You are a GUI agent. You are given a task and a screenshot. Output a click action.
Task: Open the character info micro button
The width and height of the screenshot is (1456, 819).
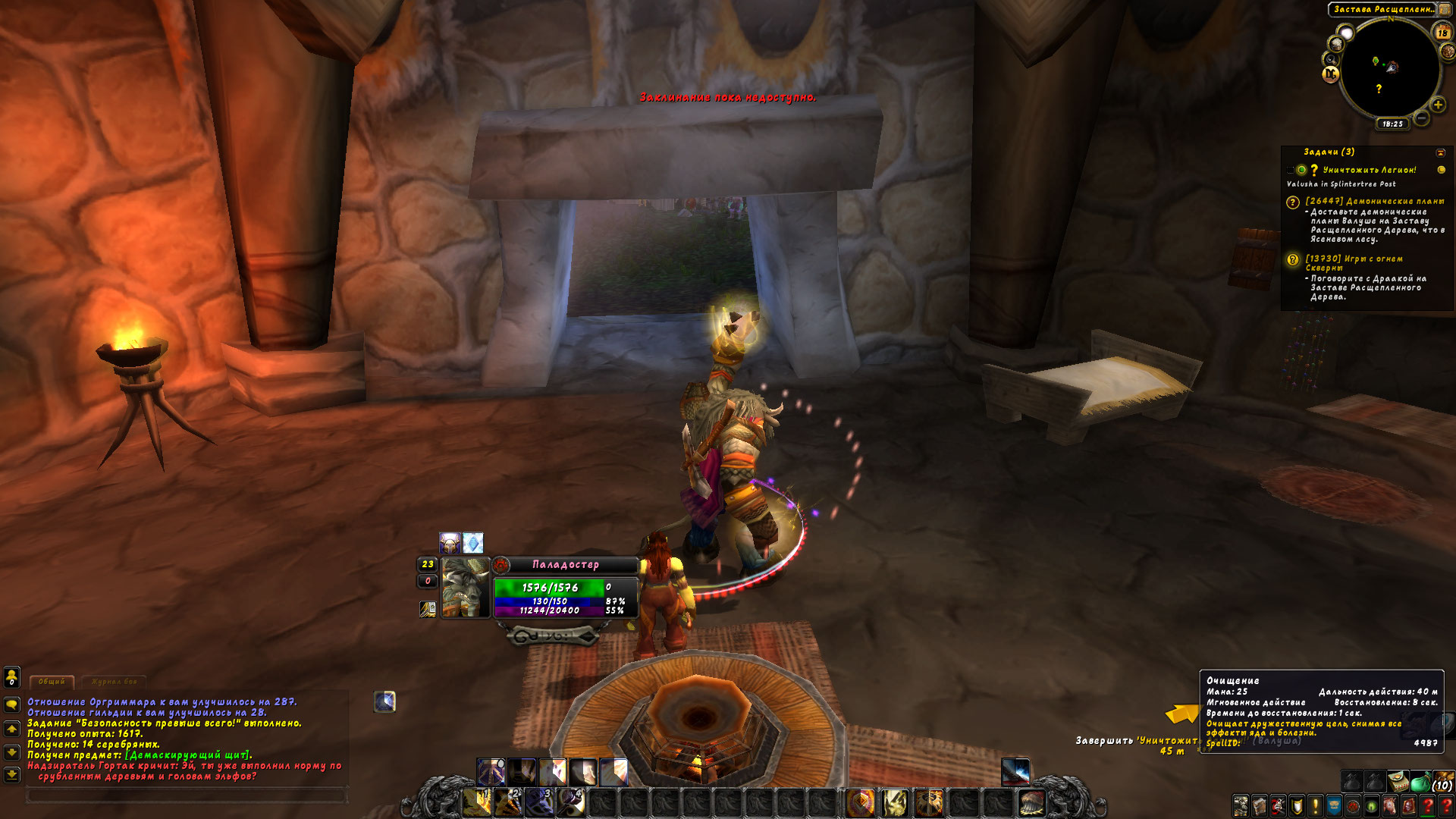(x=1241, y=805)
